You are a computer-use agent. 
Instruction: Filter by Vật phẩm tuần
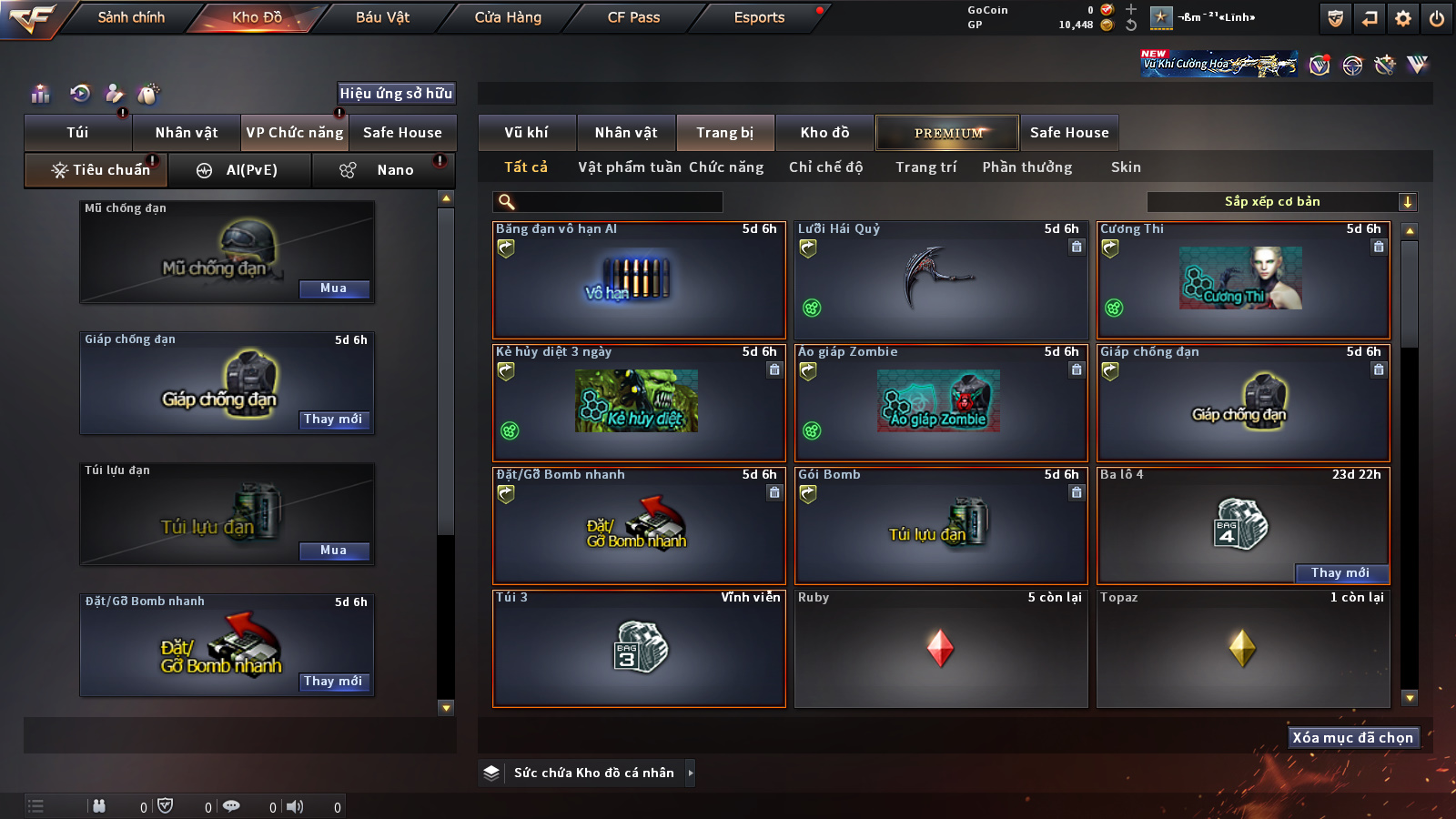(630, 167)
